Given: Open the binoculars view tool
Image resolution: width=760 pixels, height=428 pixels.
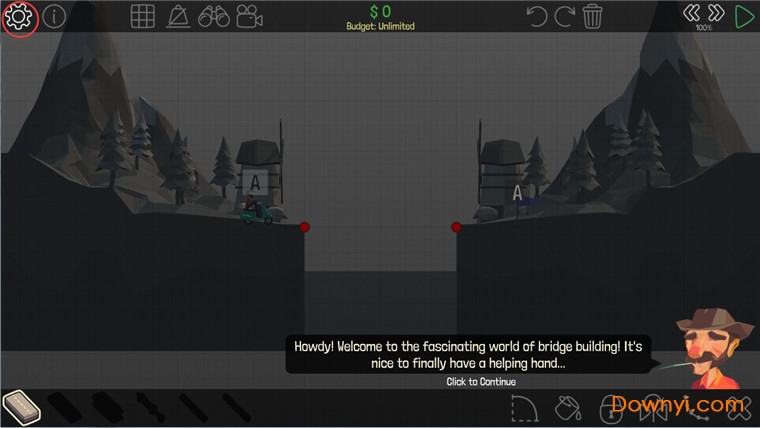Looking at the screenshot, I should 214,17.
